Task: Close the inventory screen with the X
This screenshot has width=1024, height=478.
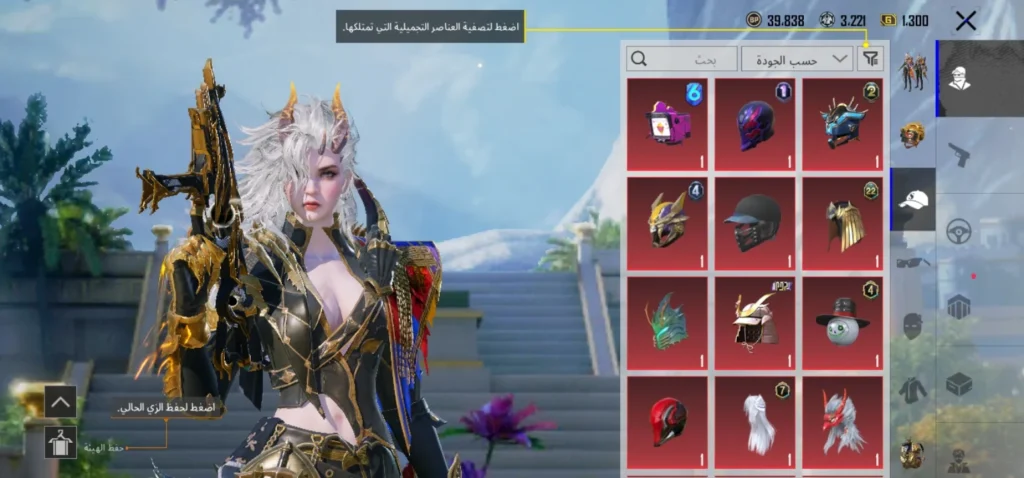Action: [x=965, y=21]
